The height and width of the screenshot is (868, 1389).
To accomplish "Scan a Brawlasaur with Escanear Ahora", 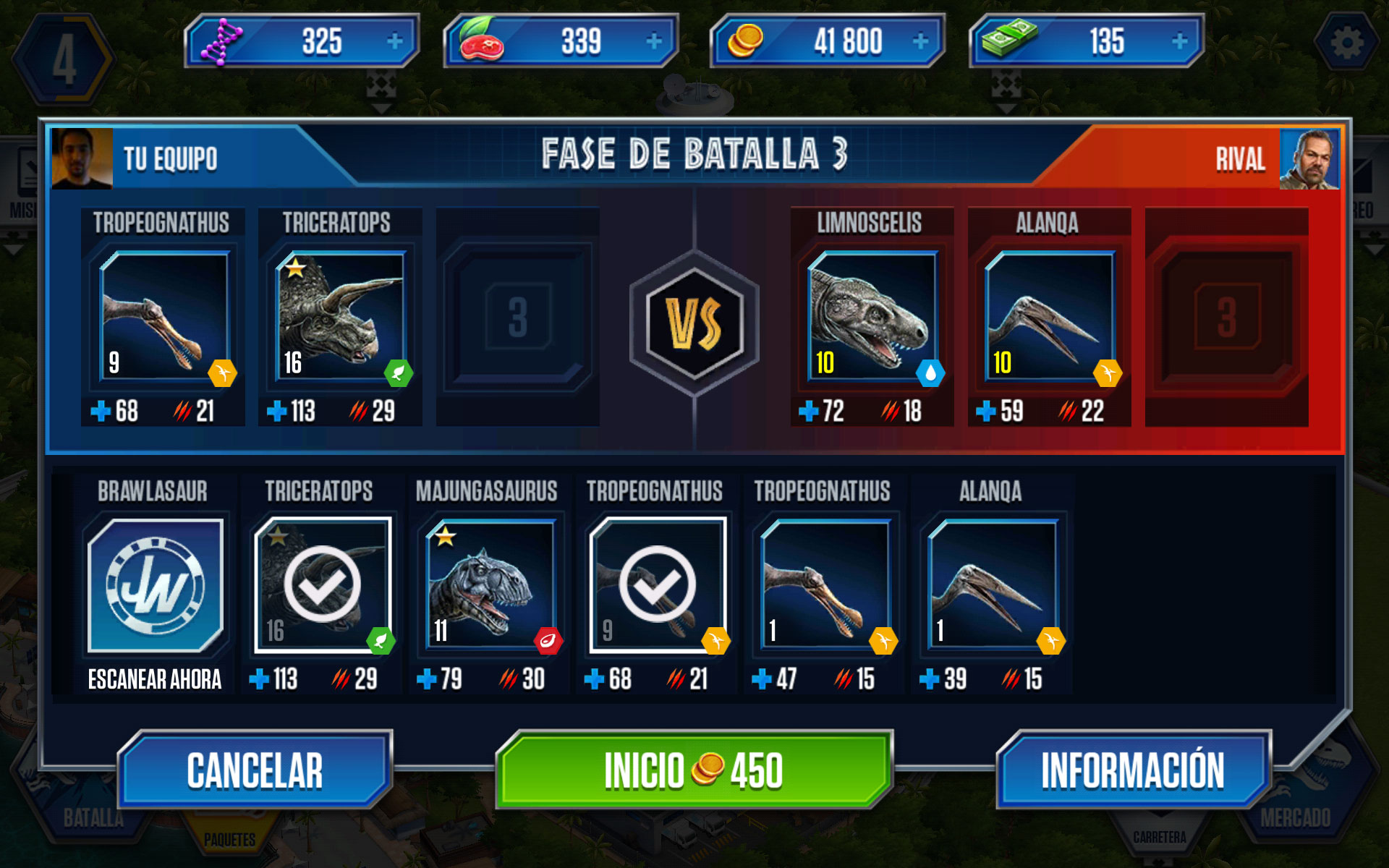I will [155, 586].
